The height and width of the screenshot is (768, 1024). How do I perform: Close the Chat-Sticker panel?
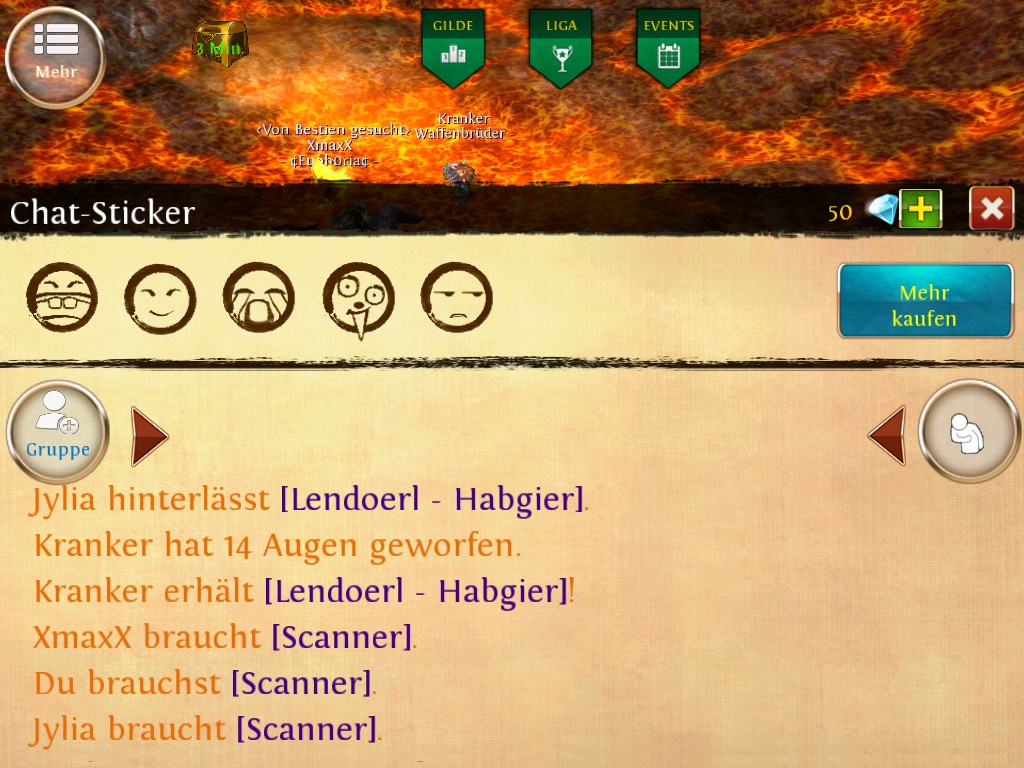(x=991, y=208)
